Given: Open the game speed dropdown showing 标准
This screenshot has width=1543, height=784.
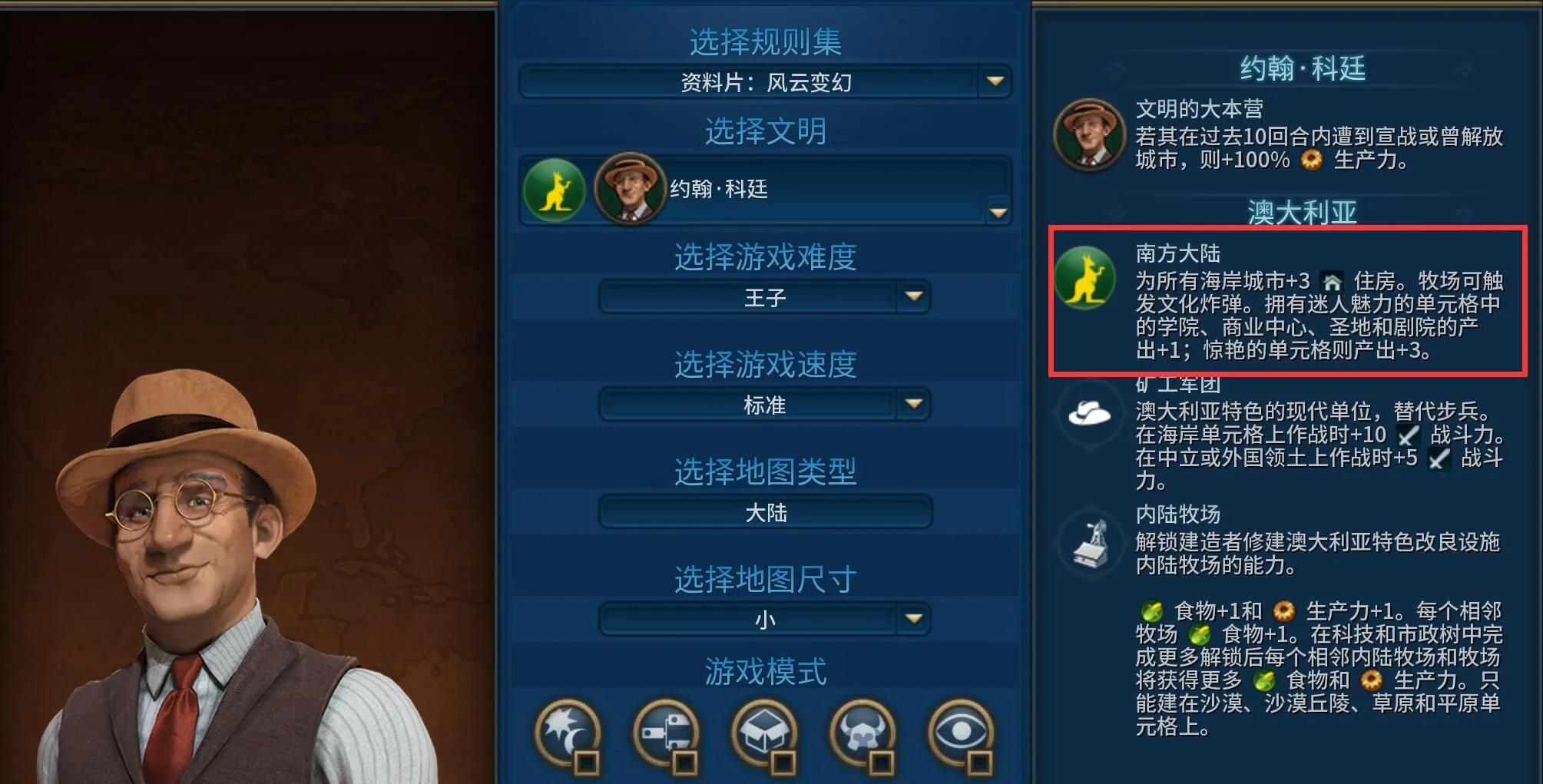Looking at the screenshot, I should click(x=765, y=405).
